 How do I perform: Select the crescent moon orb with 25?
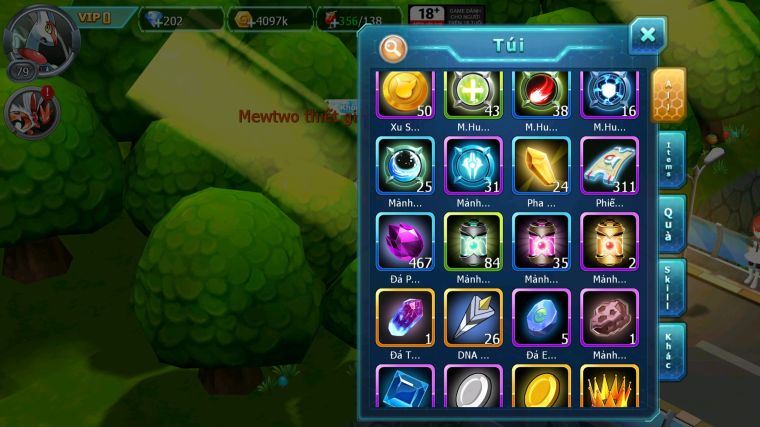point(405,164)
